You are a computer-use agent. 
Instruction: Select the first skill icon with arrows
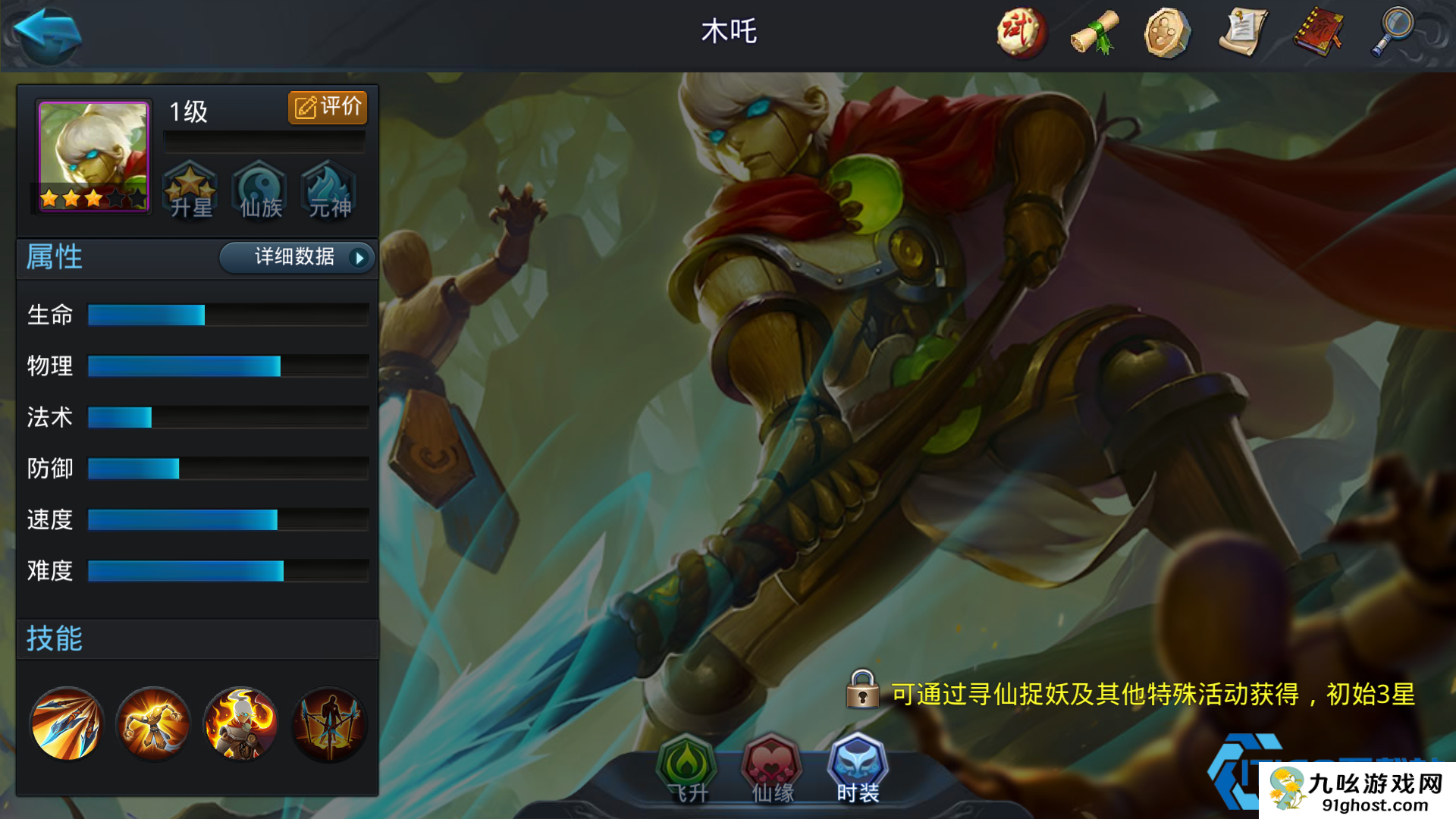(x=67, y=724)
